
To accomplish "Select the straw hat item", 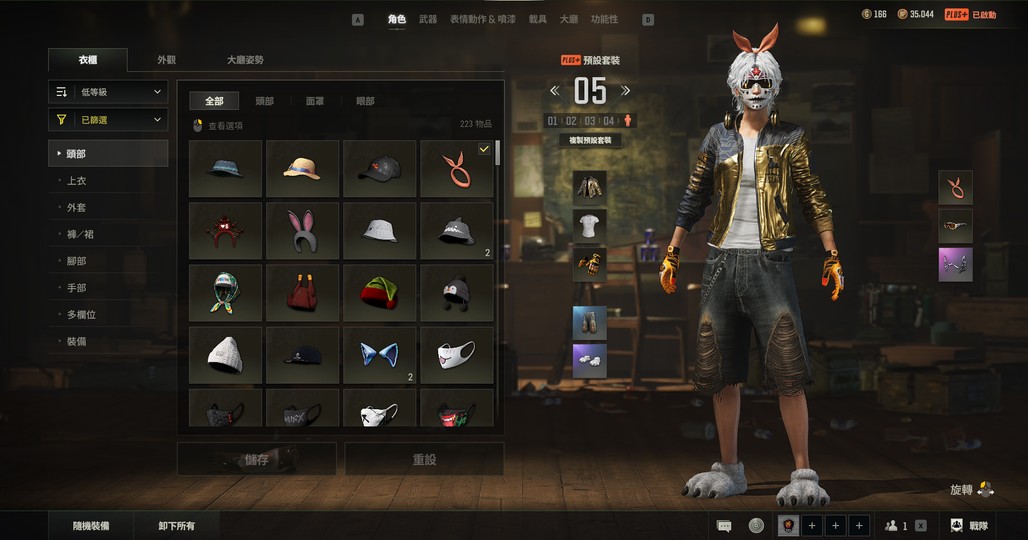I will pos(302,169).
